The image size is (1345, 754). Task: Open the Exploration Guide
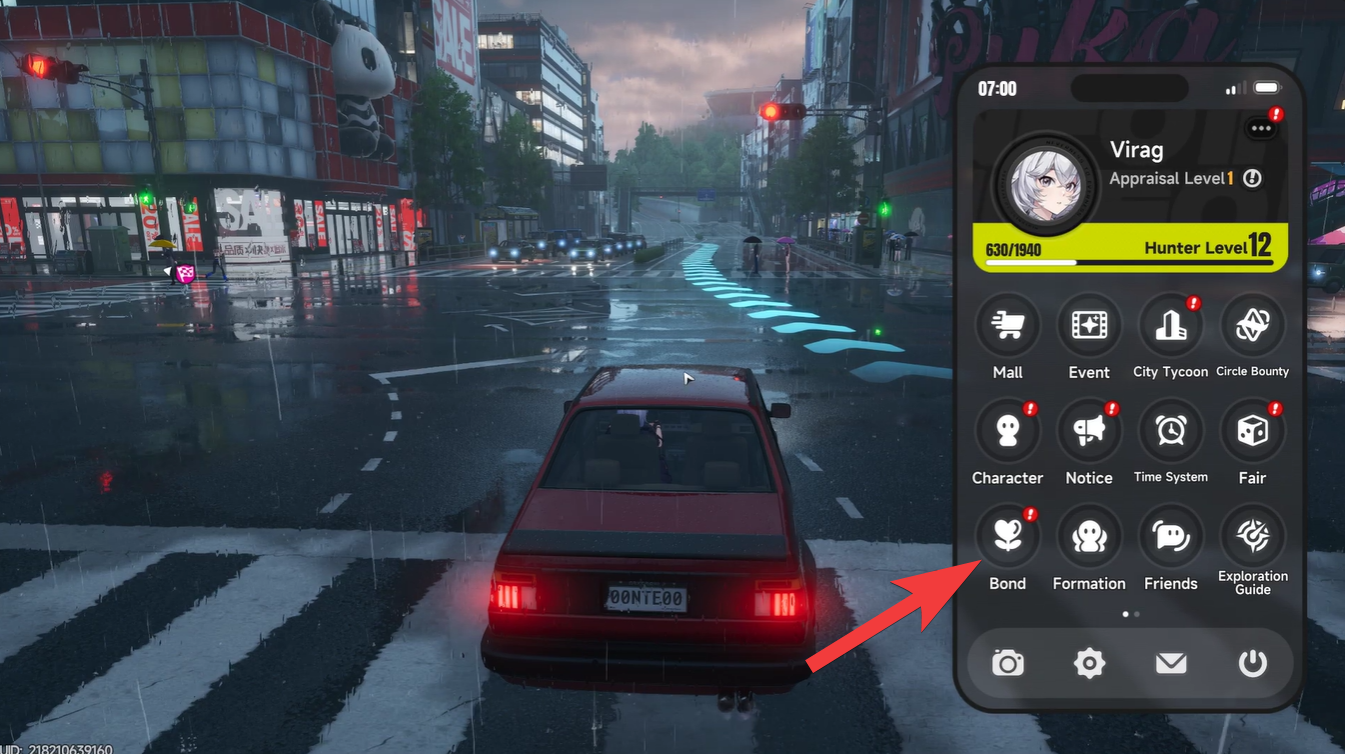point(1253,537)
